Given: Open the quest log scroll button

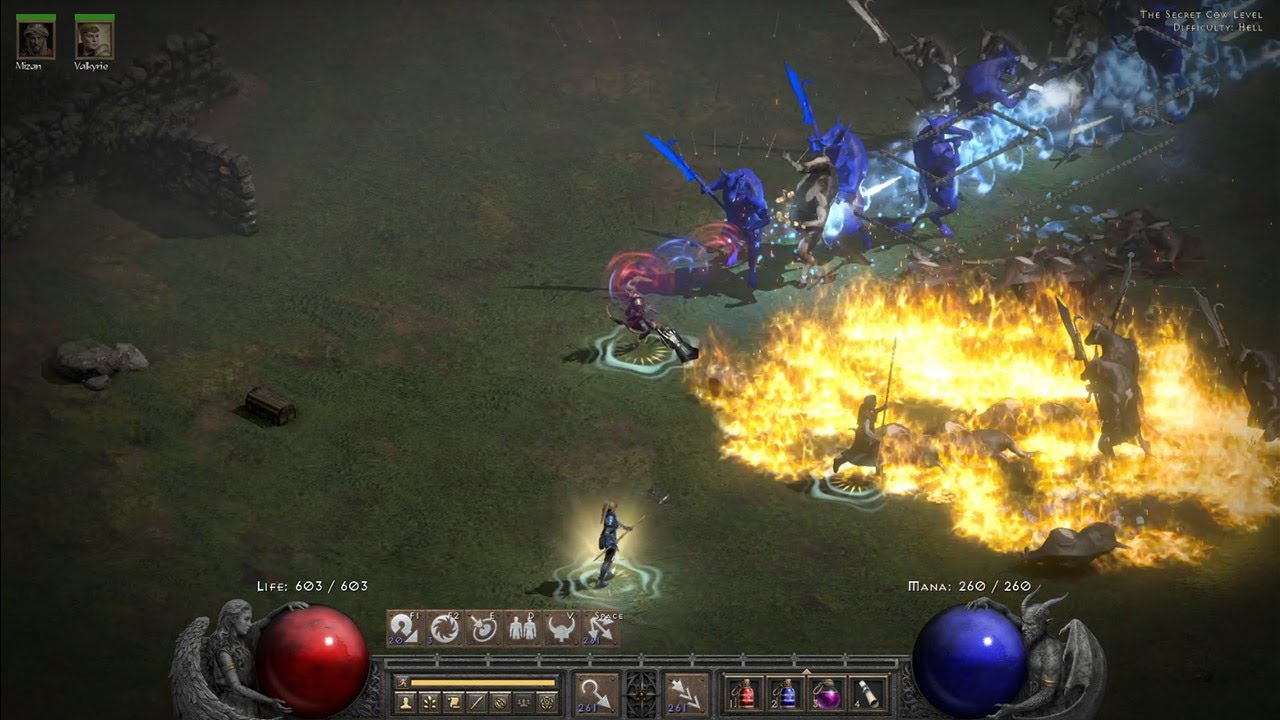Looking at the screenshot, I should (x=454, y=703).
